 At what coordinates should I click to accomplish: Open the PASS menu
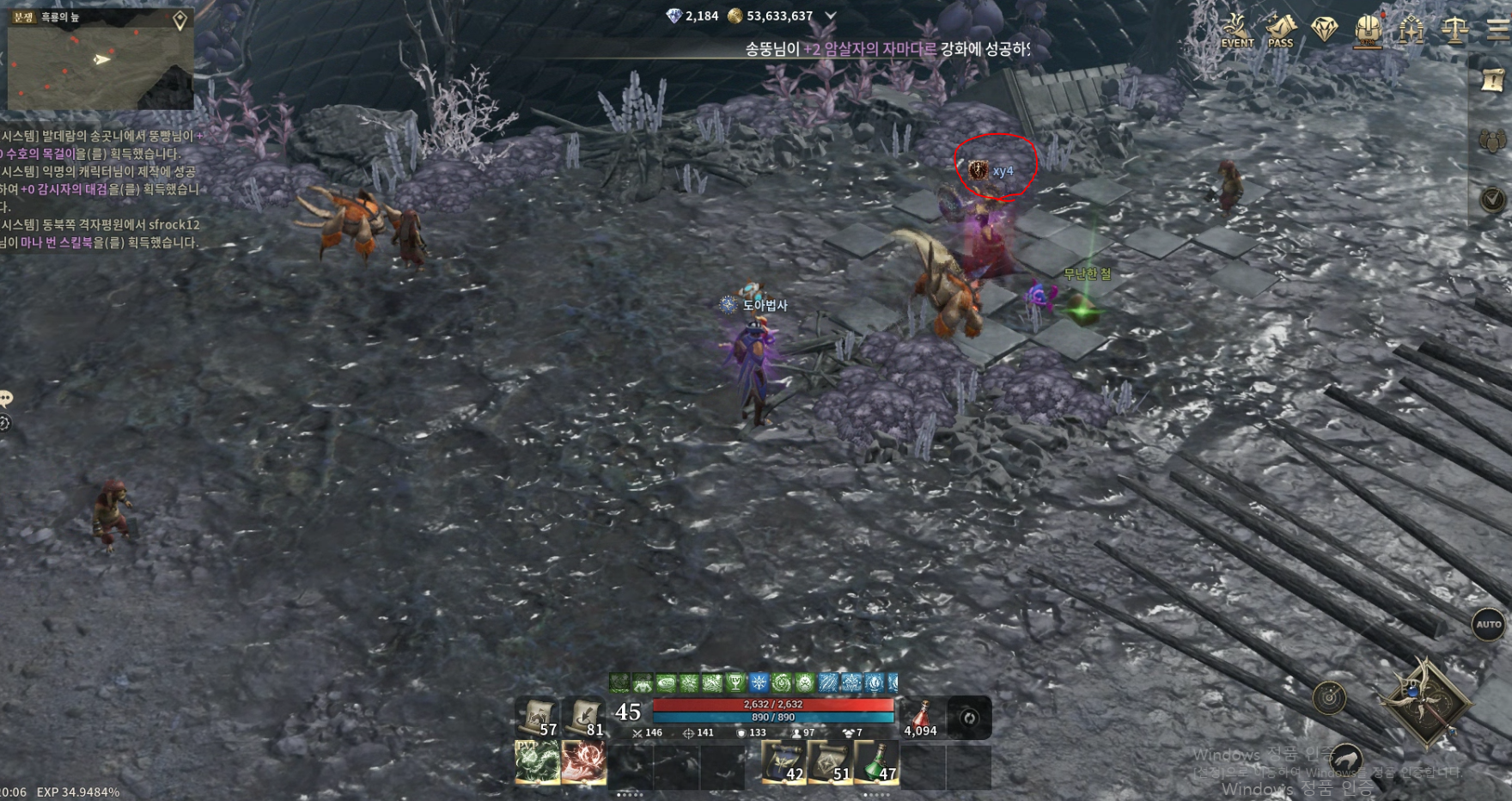[x=1280, y=31]
